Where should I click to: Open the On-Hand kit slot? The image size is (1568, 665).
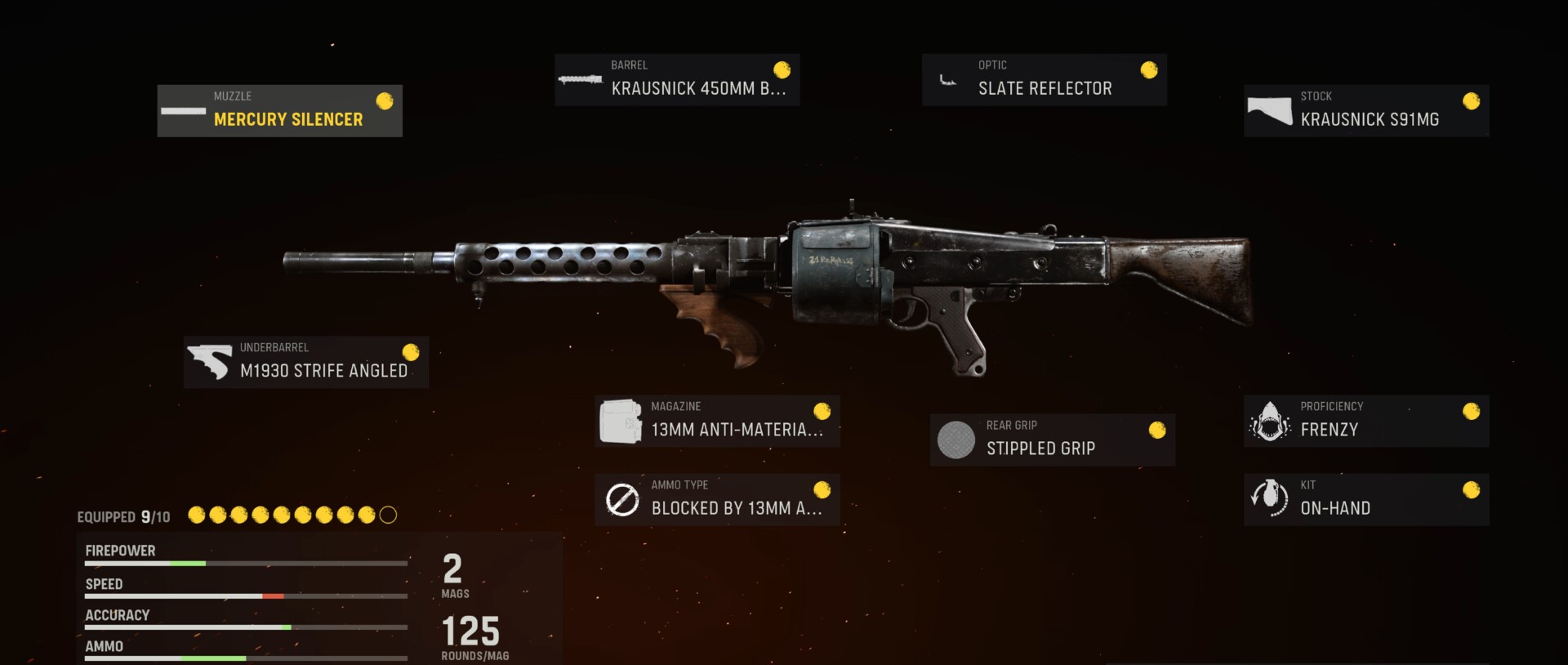1365,499
